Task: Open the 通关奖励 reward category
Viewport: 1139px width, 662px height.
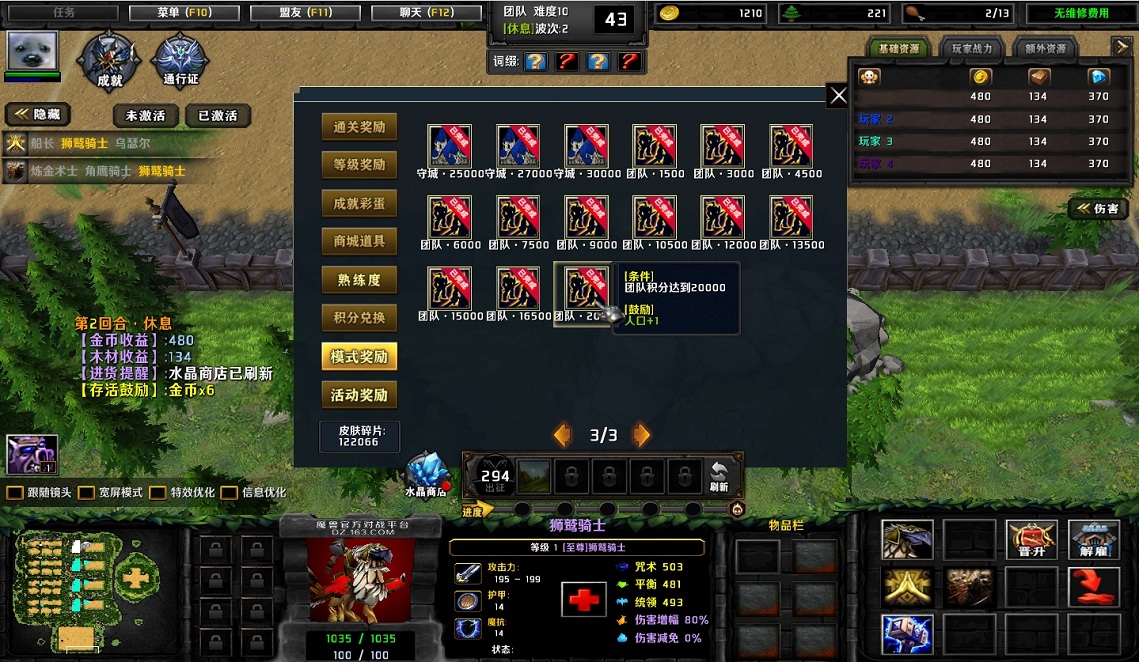Action: [x=359, y=127]
